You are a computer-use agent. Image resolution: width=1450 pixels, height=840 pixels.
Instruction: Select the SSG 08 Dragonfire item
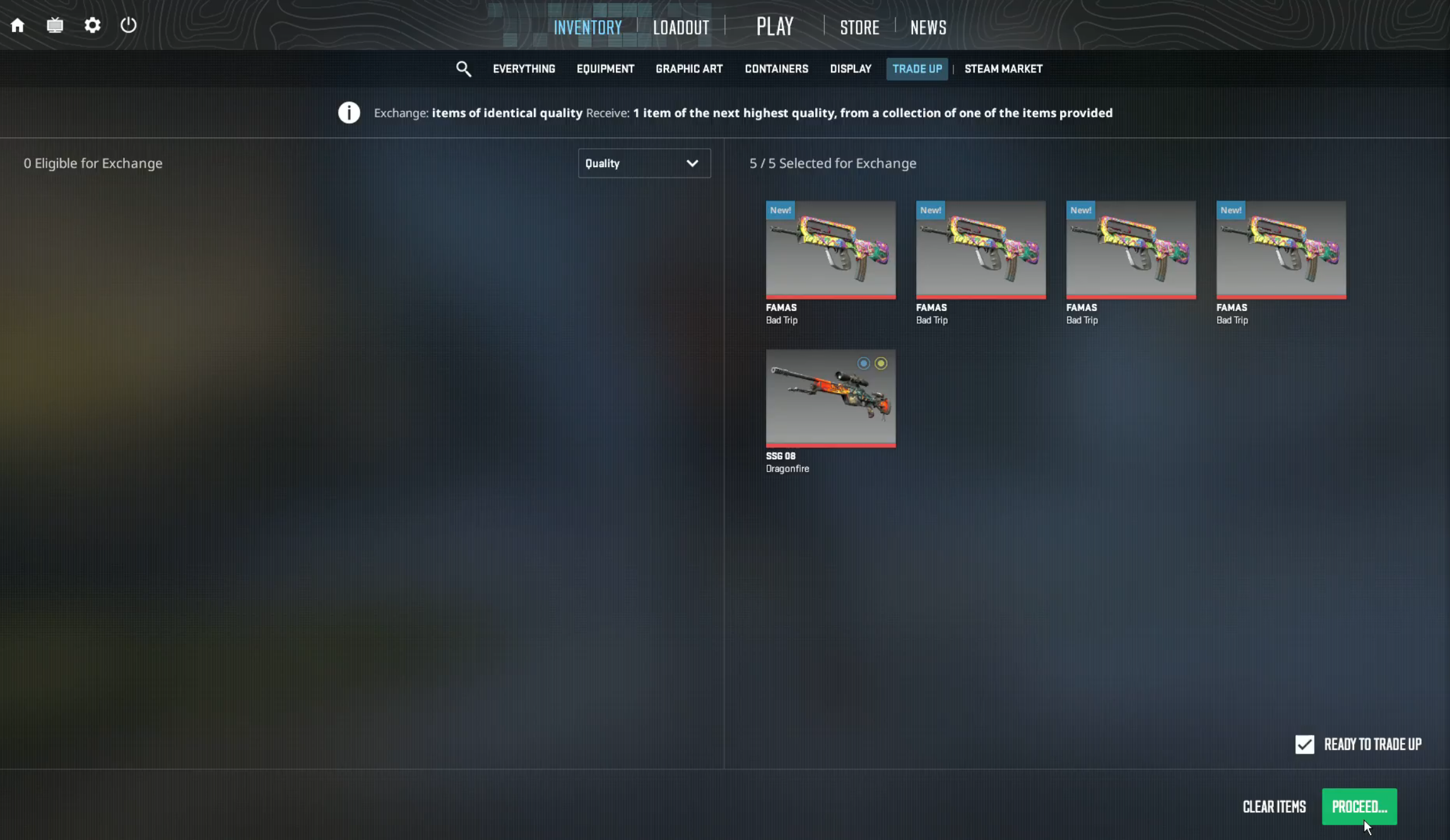[829, 398]
